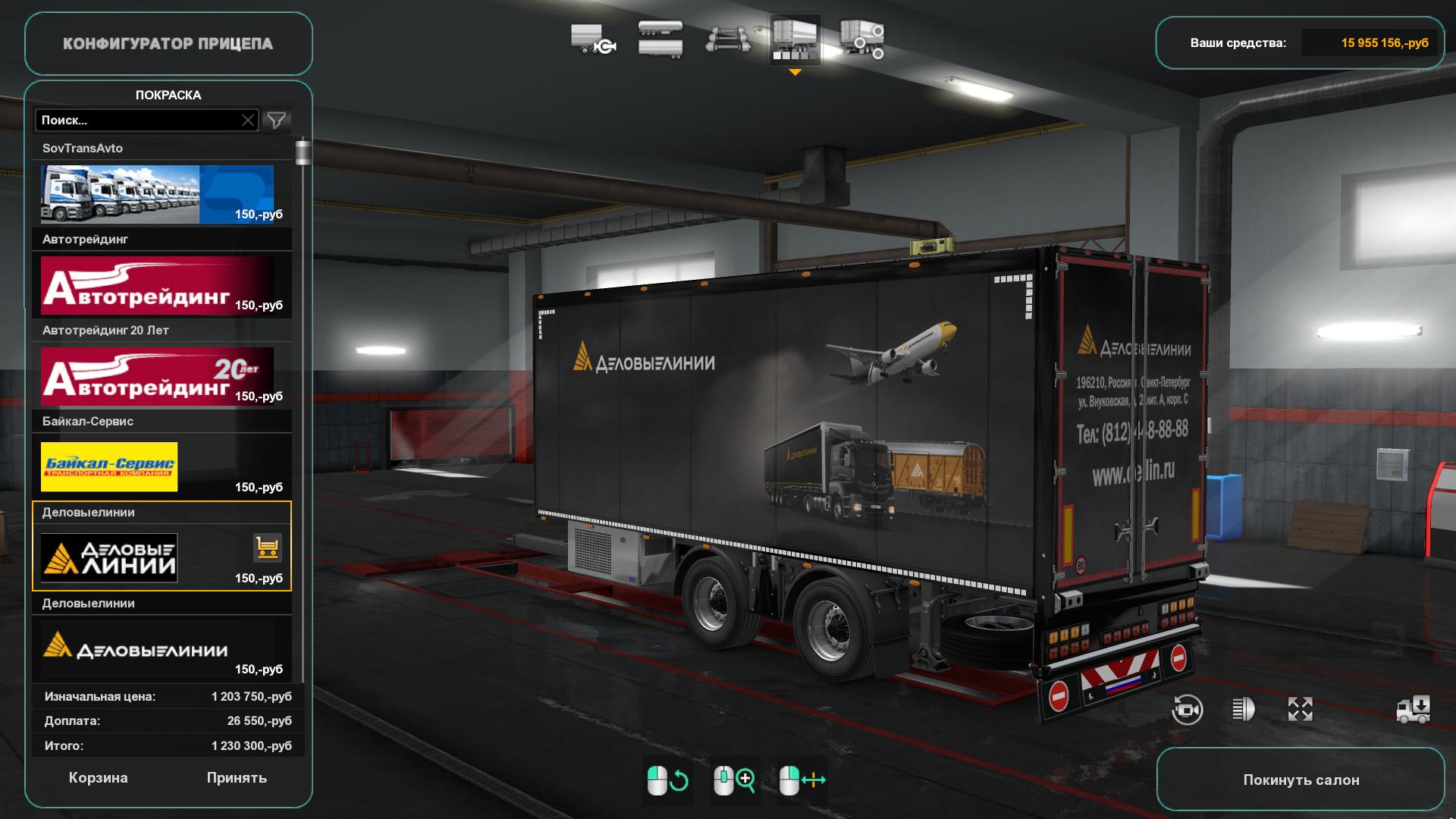Choose the Автотрейдинг paint job
Image resolution: width=1456 pixels, height=819 pixels.
[157, 285]
